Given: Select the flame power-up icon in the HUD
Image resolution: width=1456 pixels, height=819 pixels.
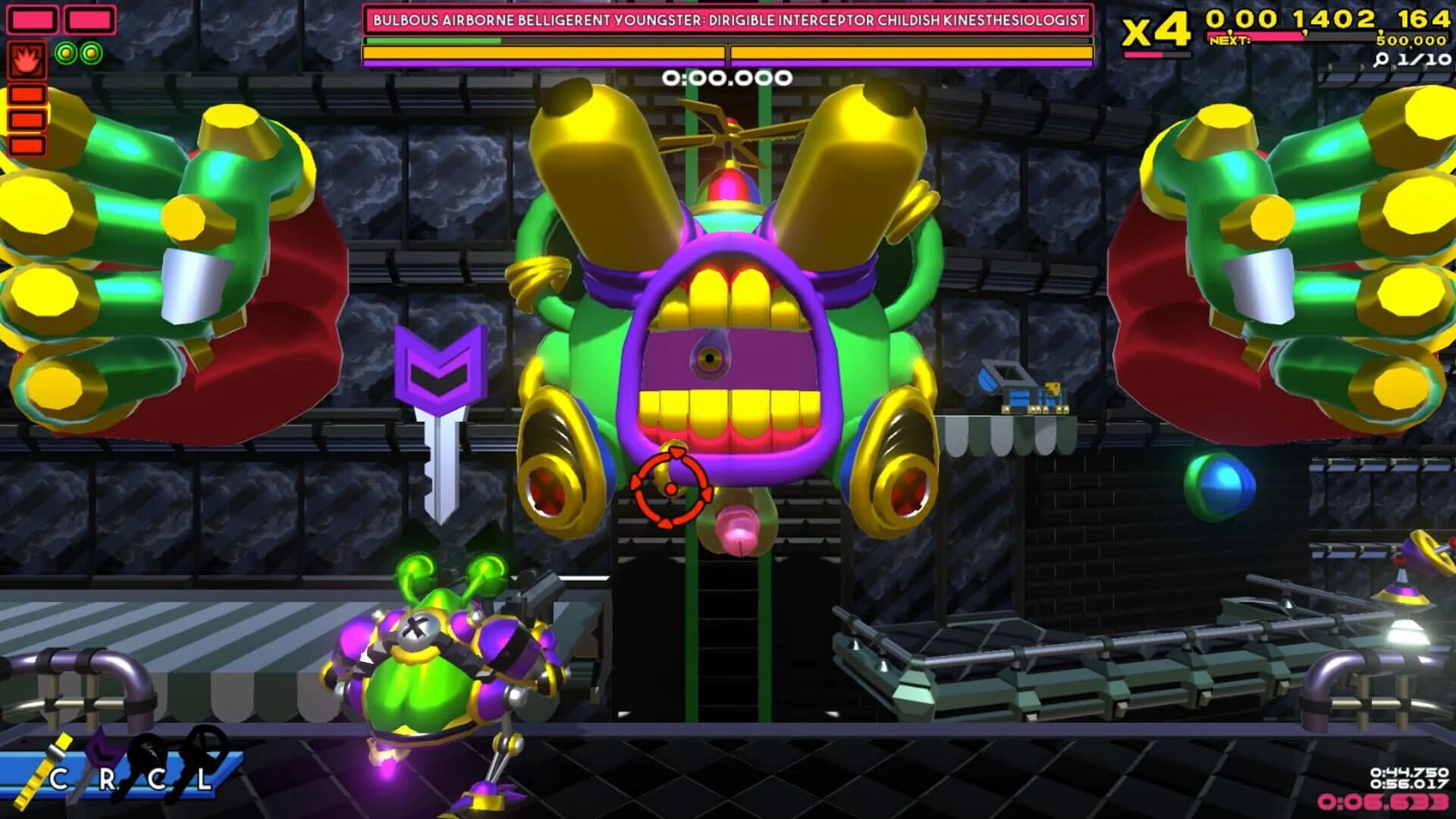Looking at the screenshot, I should 27,59.
